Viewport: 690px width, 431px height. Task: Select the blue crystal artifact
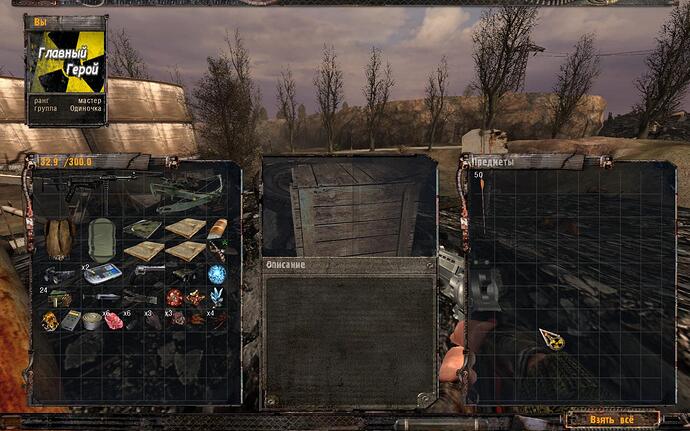216,297
